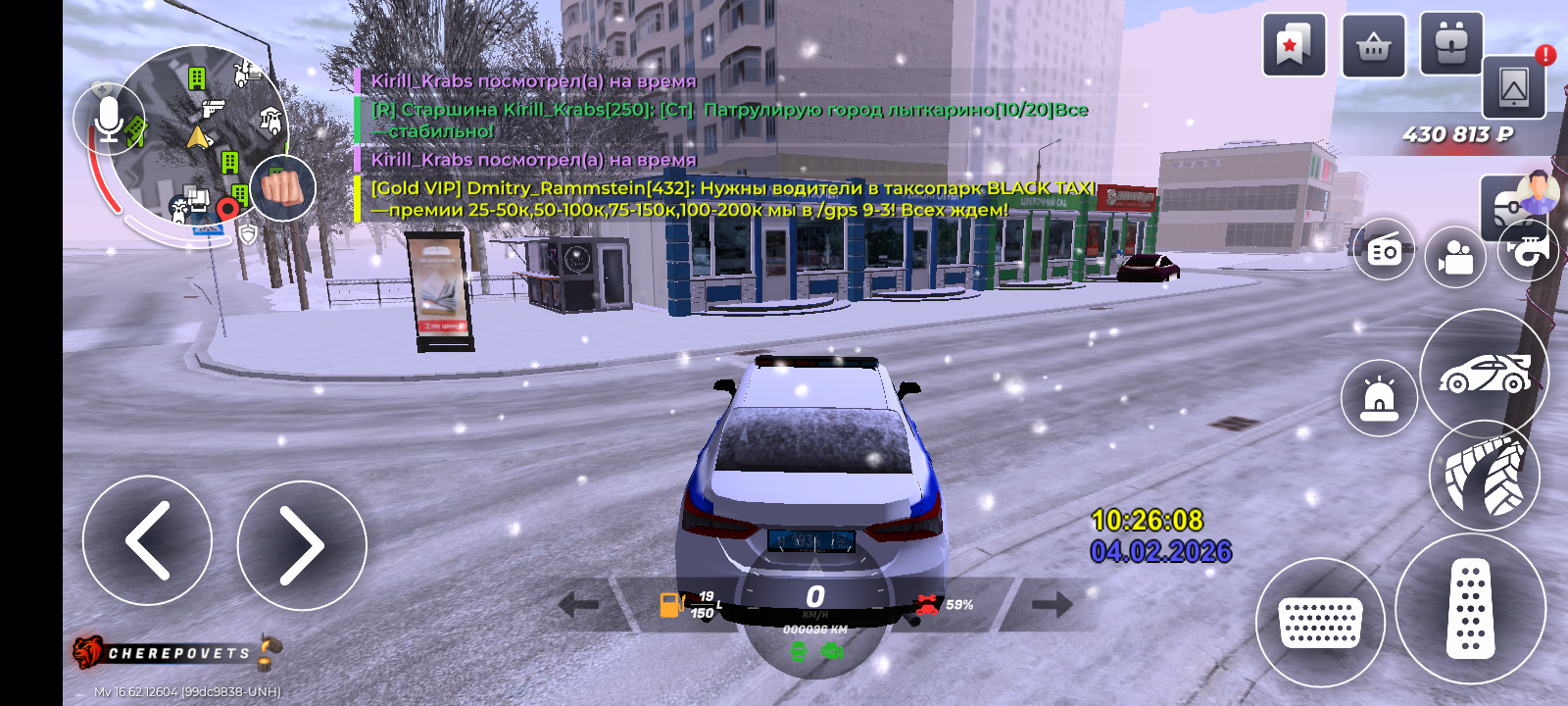Toggle the microphone voice chat button
The image size is (1568, 706).
(x=109, y=120)
